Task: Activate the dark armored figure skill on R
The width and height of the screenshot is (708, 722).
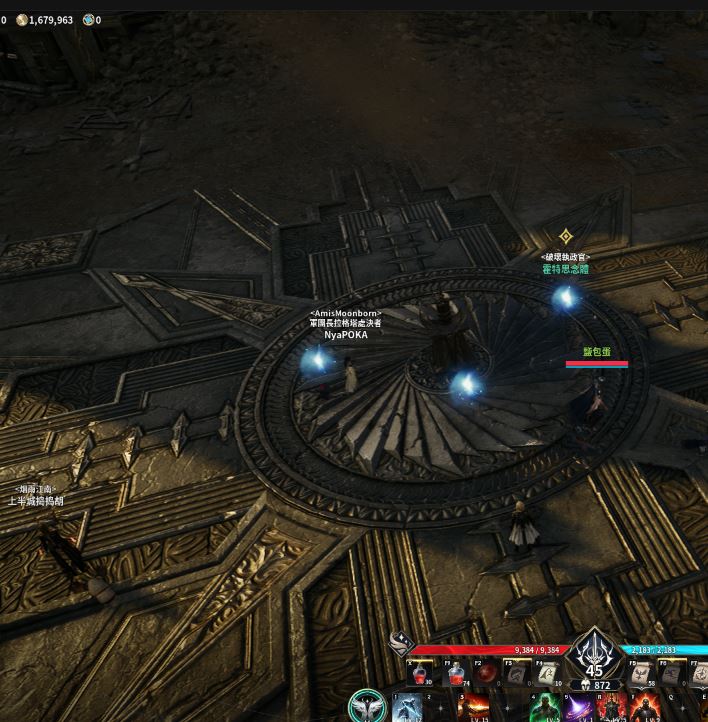Action: (x=611, y=708)
